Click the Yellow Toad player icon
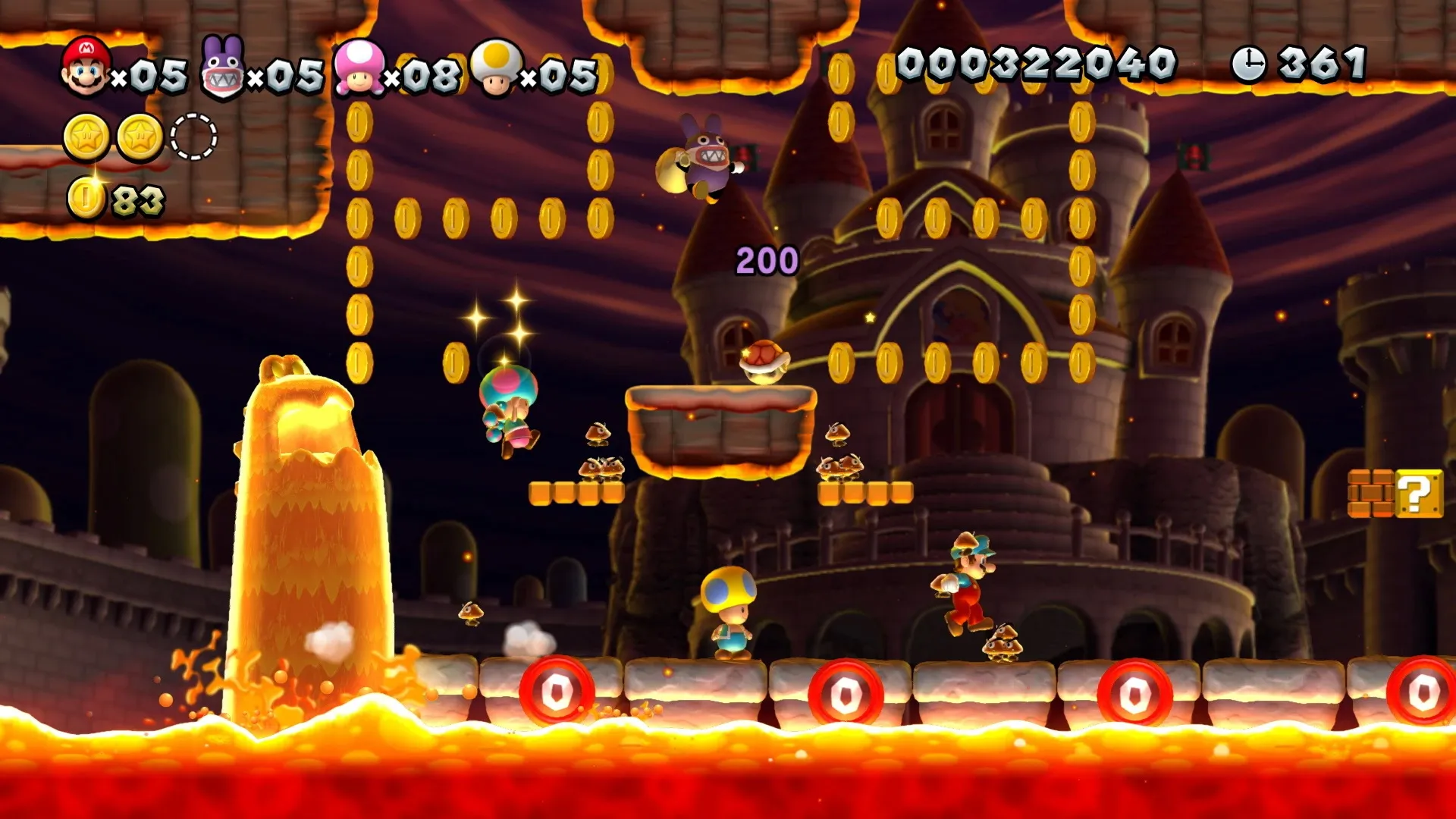1456x819 pixels. pyautogui.click(x=497, y=68)
